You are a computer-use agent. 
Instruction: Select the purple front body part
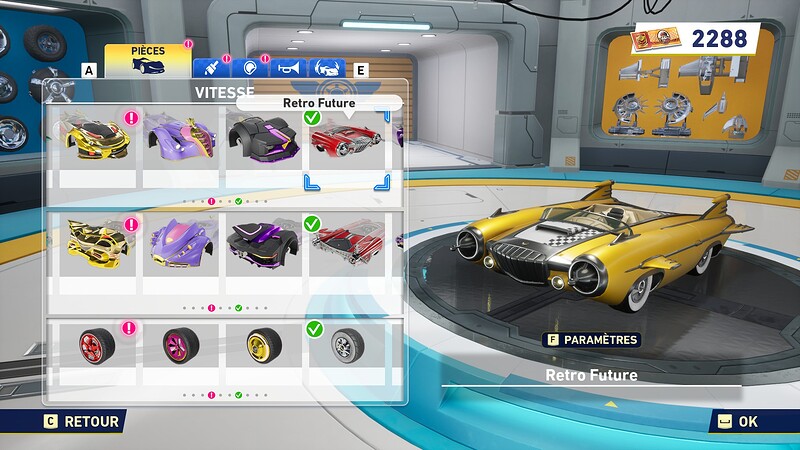[181, 138]
